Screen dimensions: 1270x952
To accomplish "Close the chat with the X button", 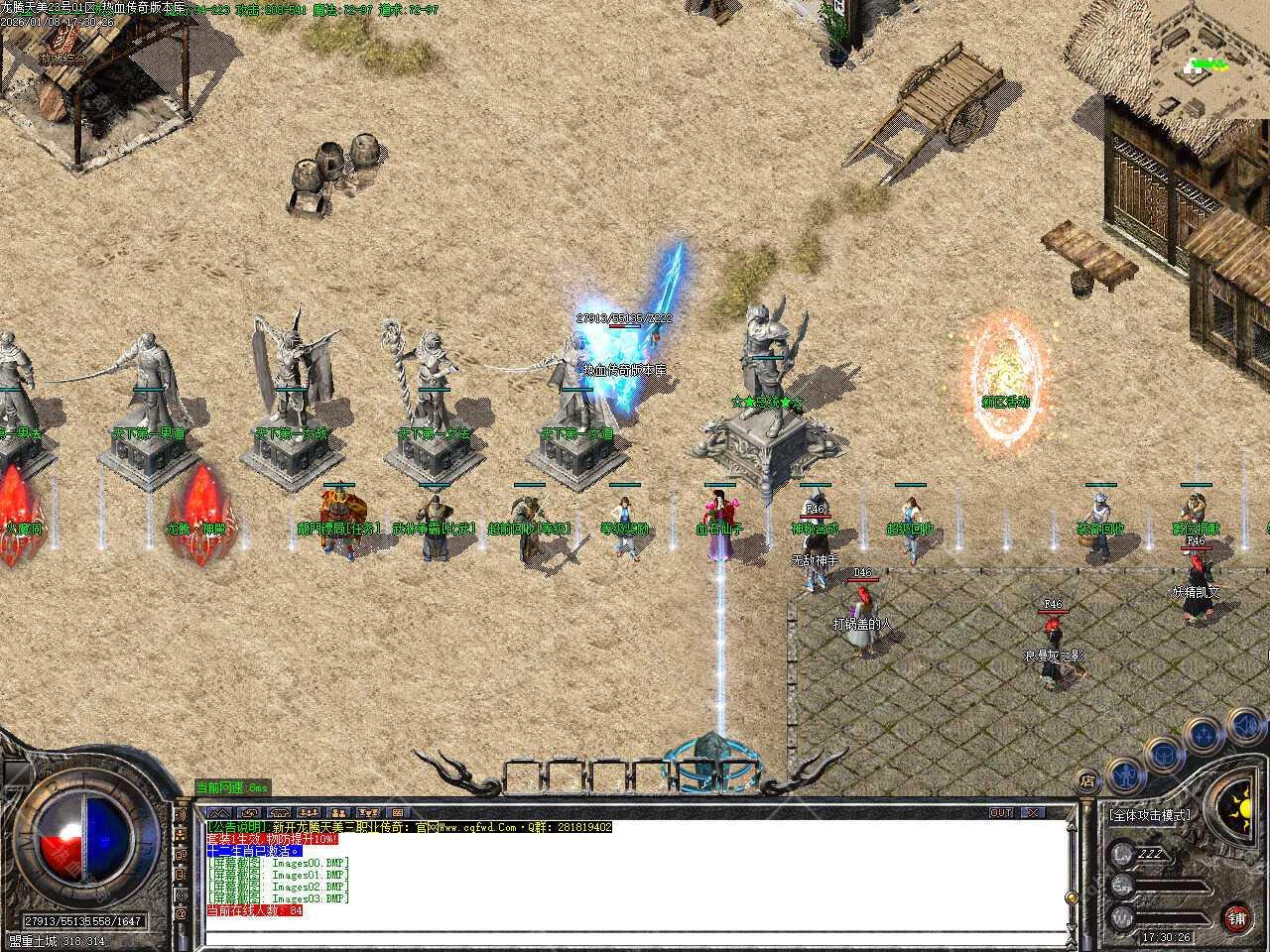I will [1032, 813].
